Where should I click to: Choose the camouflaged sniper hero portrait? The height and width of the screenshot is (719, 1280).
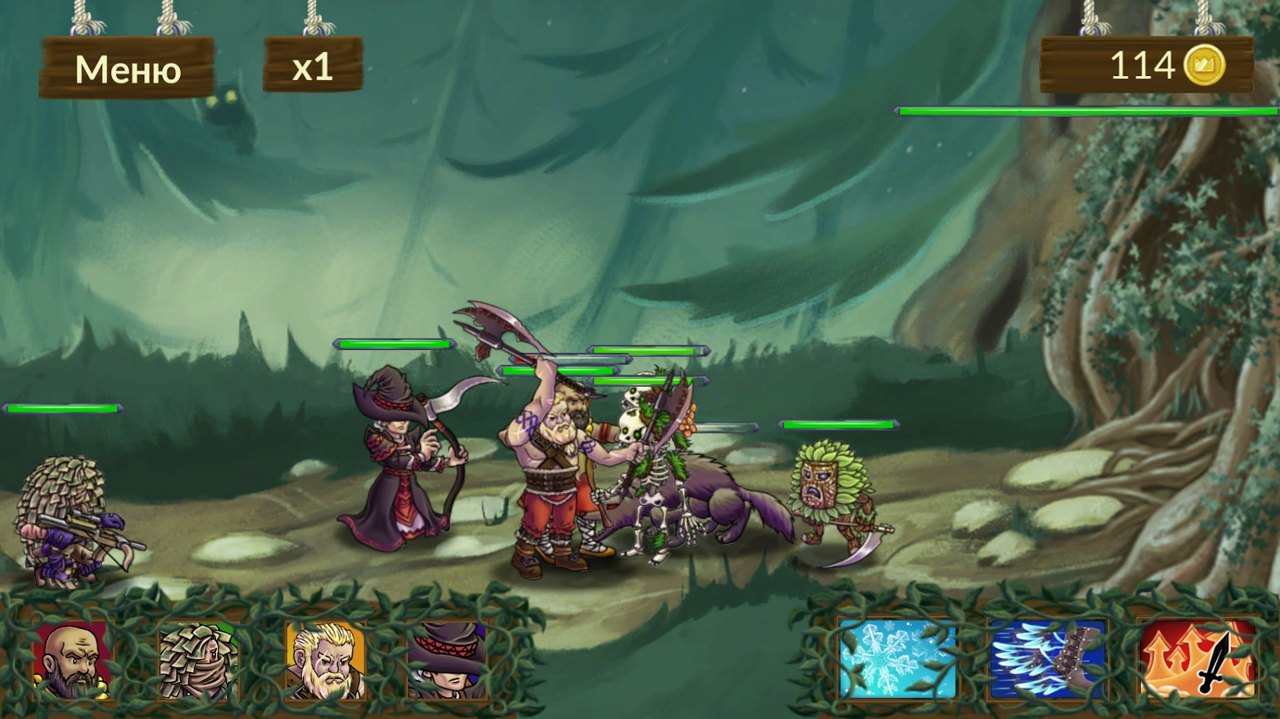click(x=198, y=660)
